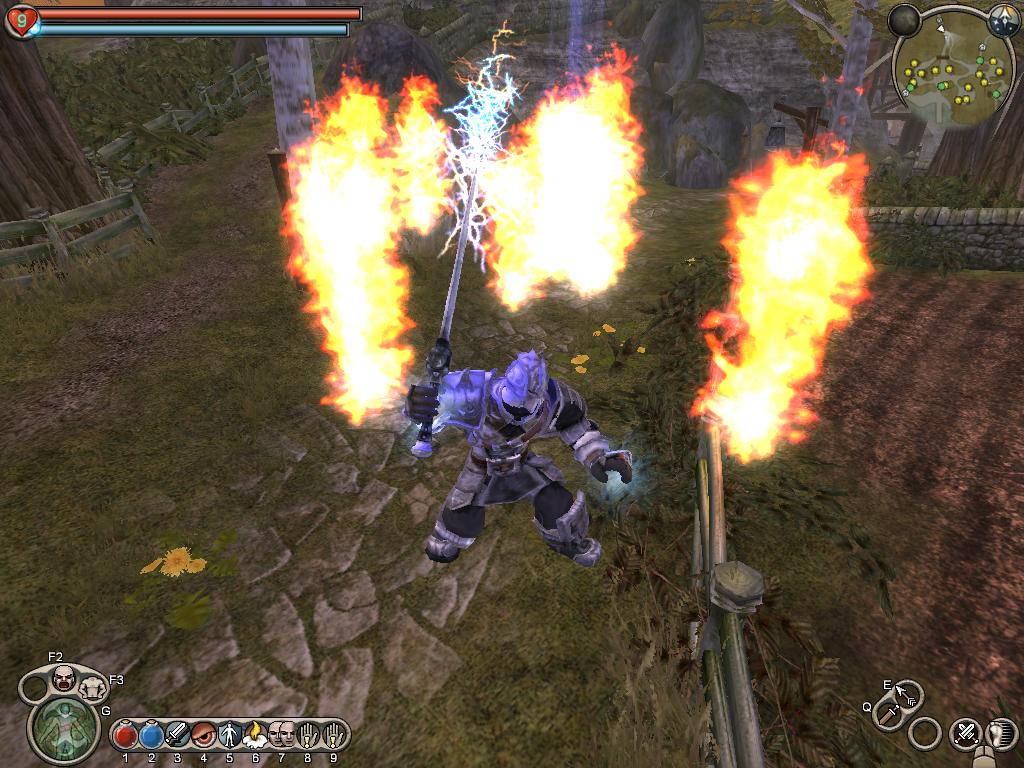Toggle the footprint sneak icon

point(1001,734)
